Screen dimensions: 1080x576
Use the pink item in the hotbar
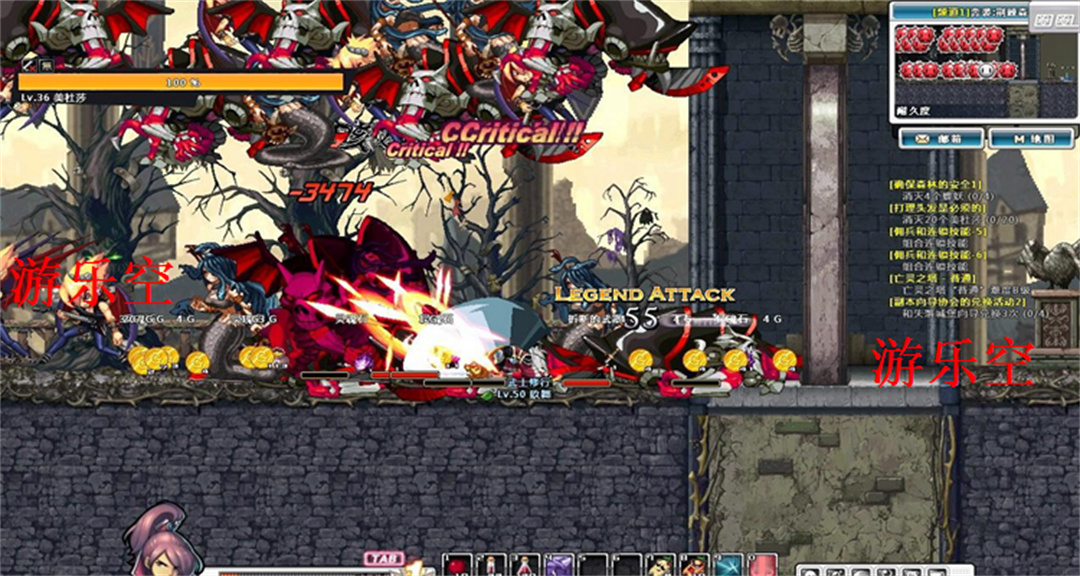[762, 565]
